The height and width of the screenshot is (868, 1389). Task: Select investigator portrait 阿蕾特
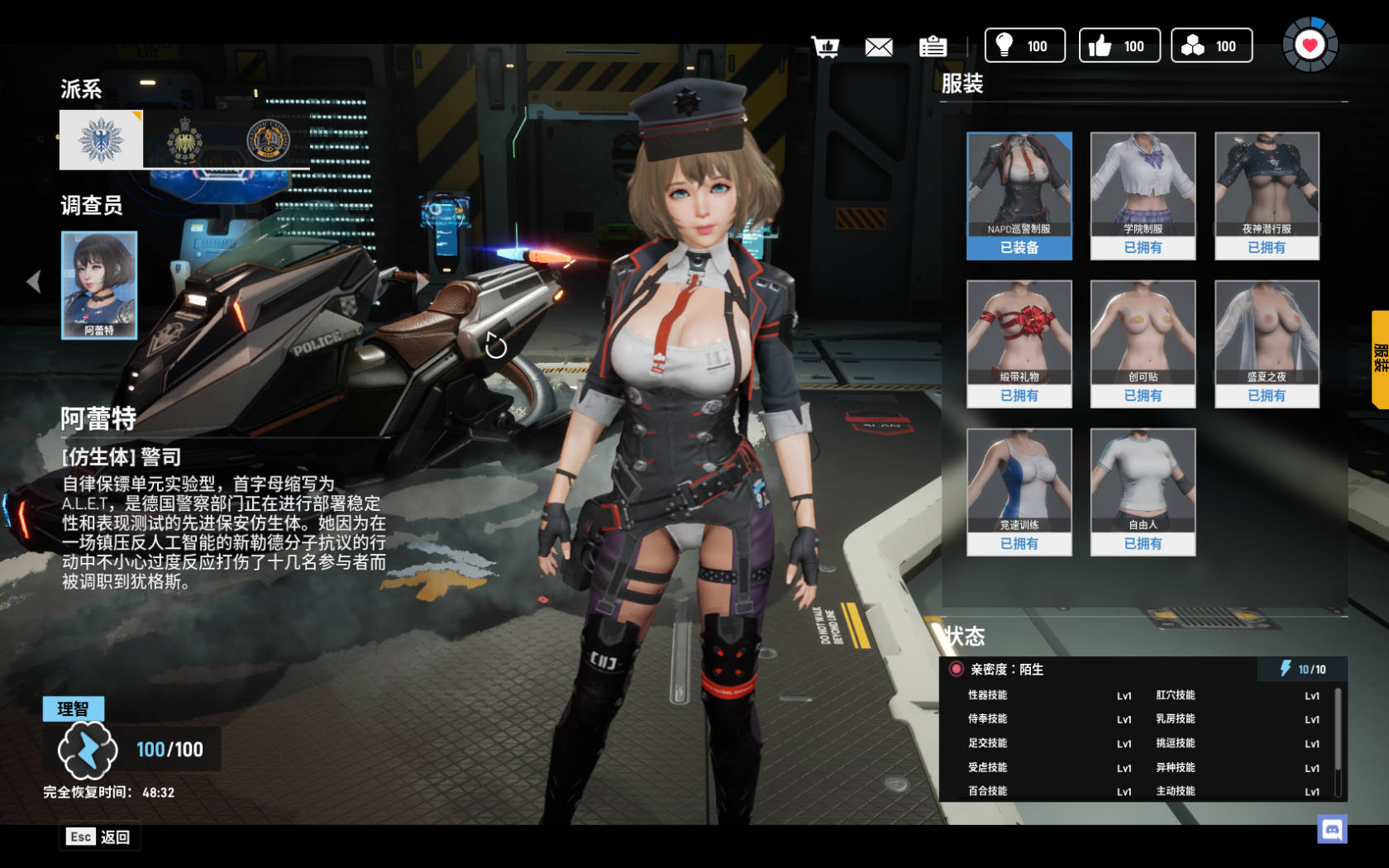point(99,284)
